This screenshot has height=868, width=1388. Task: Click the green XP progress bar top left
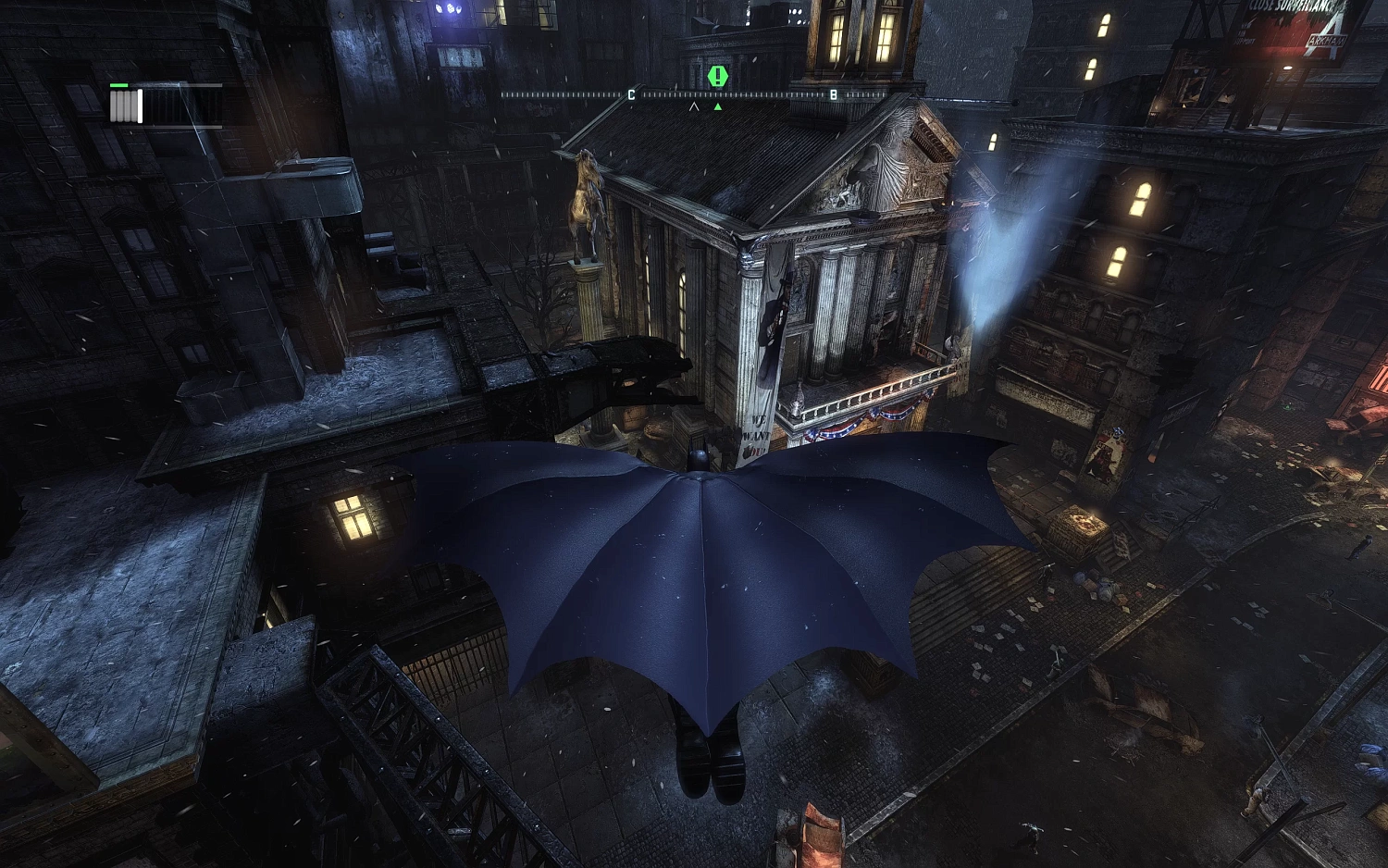pos(118,85)
